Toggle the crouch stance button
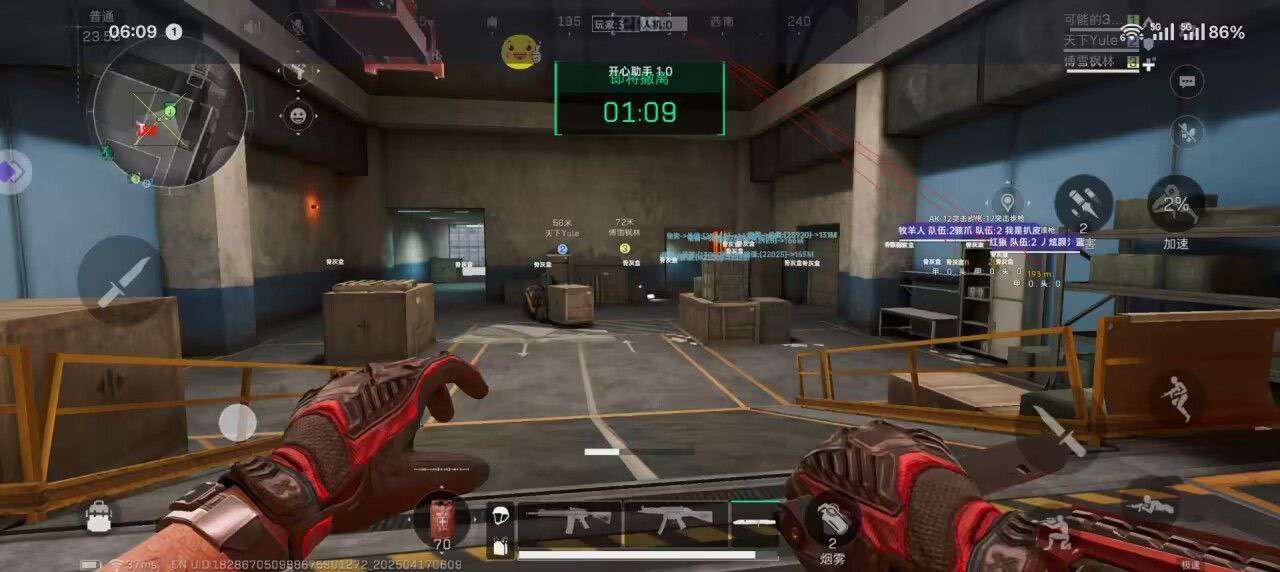The image size is (1280, 572). (x=1053, y=534)
